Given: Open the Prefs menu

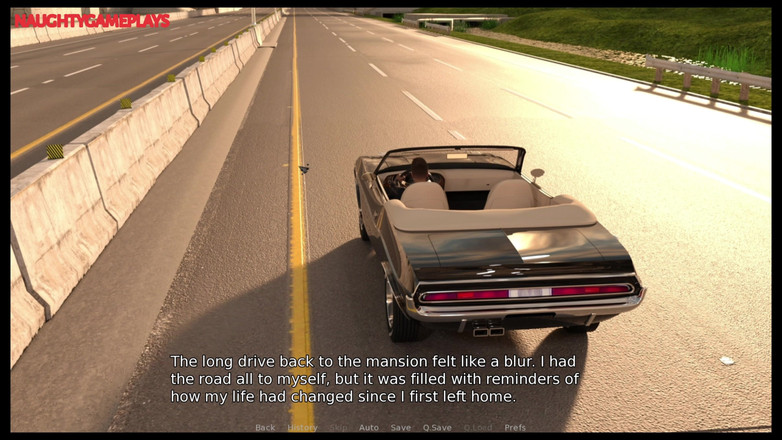Looking at the screenshot, I should (515, 427).
